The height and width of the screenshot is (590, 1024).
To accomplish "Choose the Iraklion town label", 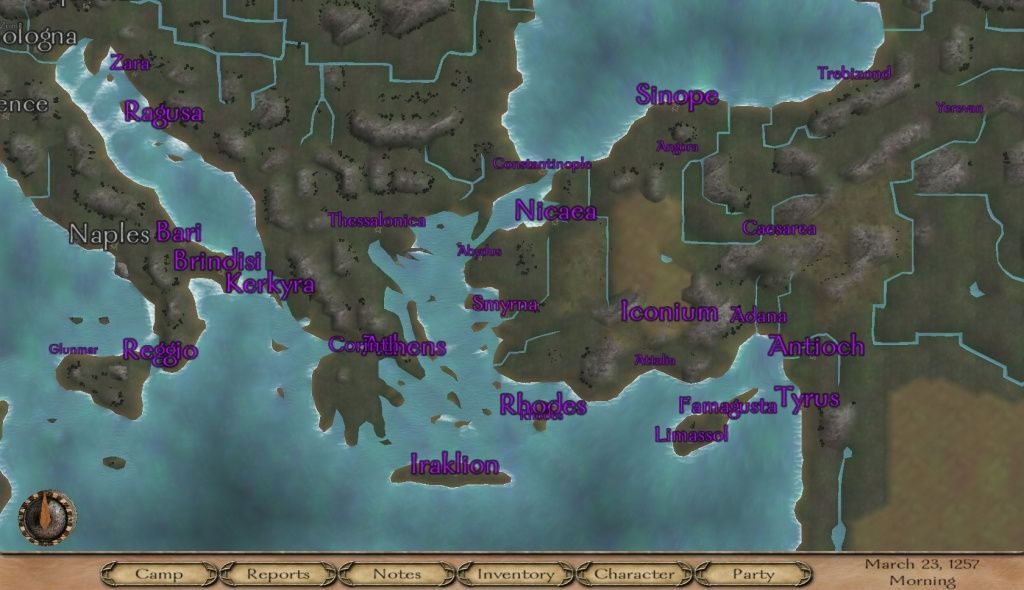I will [454, 465].
